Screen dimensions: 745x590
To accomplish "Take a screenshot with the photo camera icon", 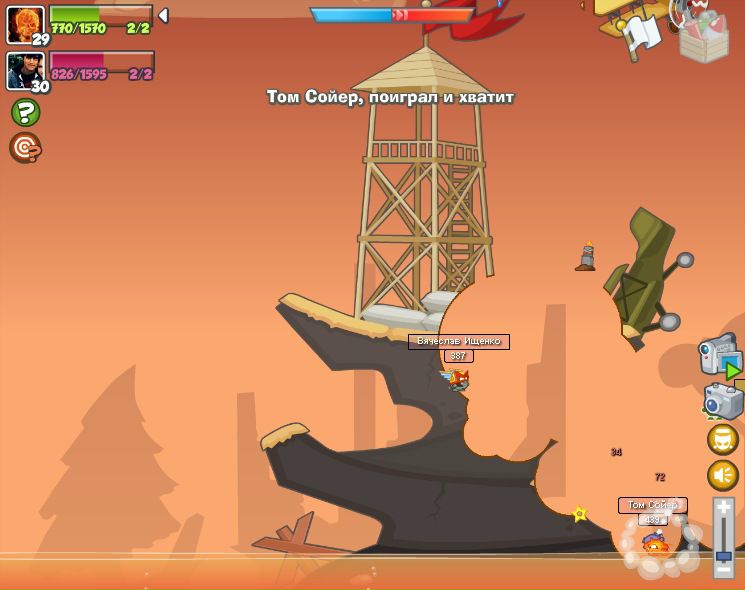I will (x=723, y=401).
